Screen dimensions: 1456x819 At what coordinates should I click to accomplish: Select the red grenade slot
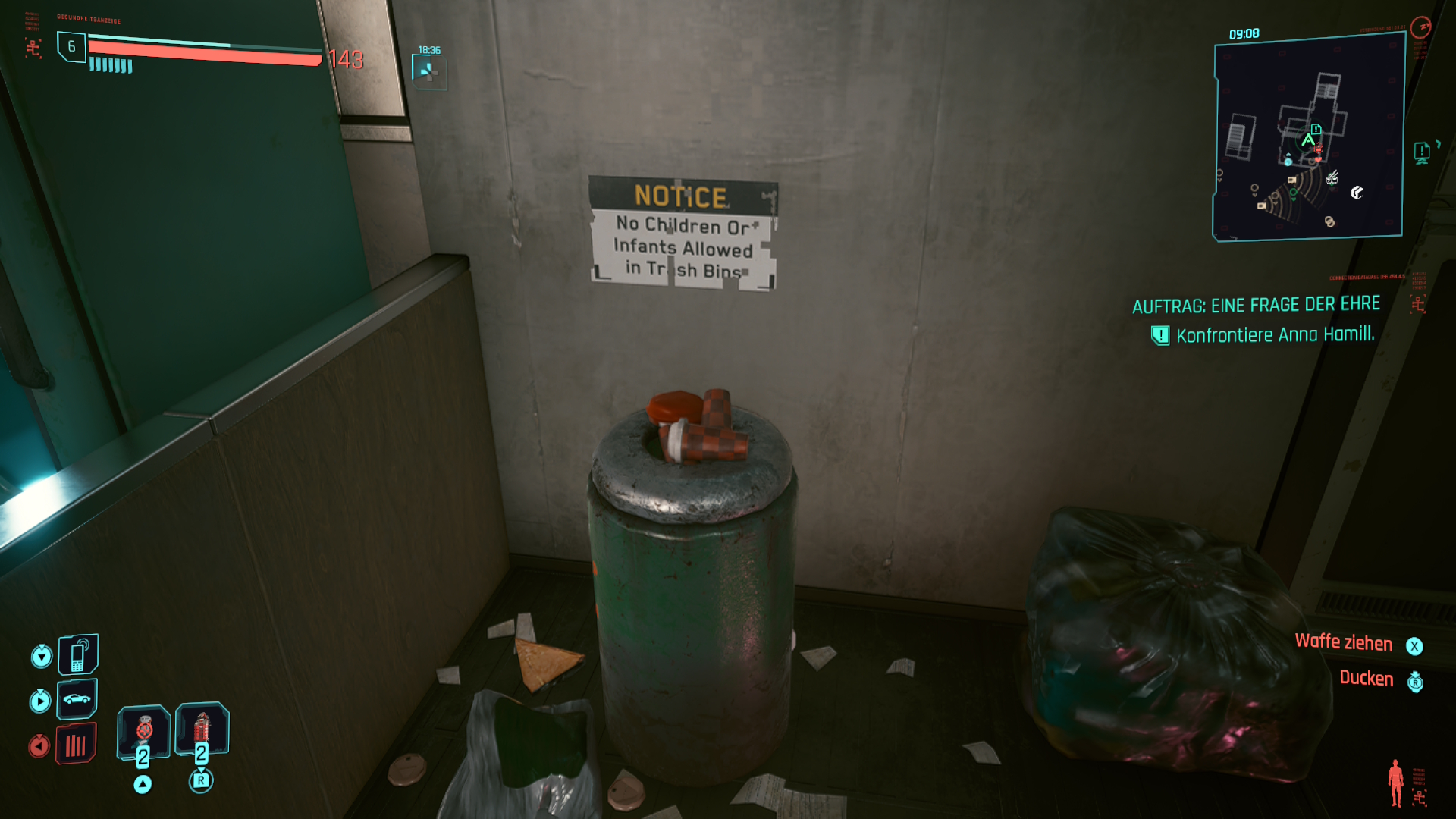tap(202, 730)
